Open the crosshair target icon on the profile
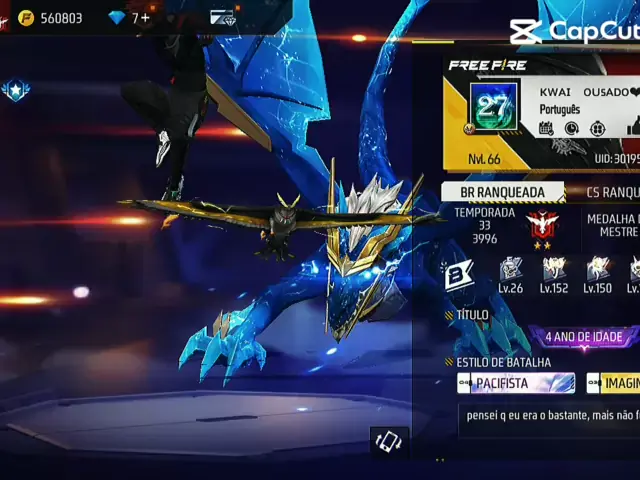The image size is (640, 480). 597,128
